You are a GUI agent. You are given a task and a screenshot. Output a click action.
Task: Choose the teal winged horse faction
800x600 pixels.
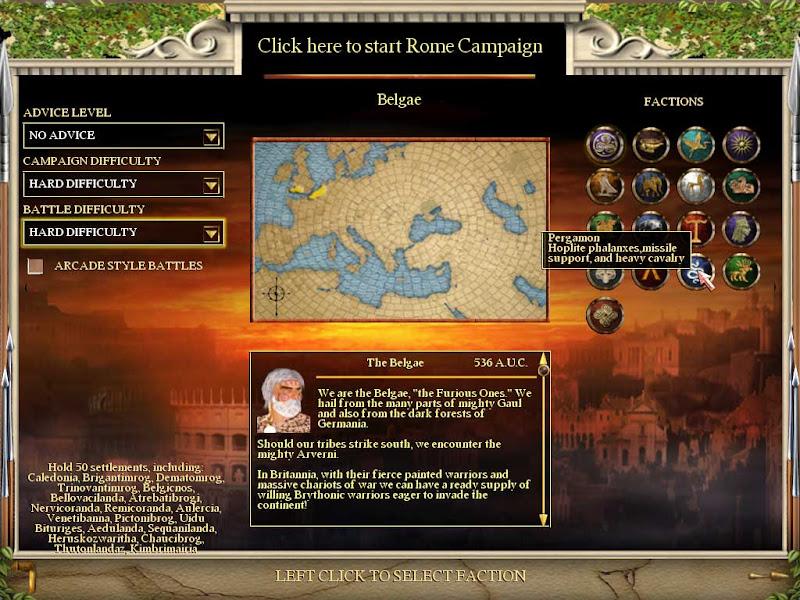point(696,144)
